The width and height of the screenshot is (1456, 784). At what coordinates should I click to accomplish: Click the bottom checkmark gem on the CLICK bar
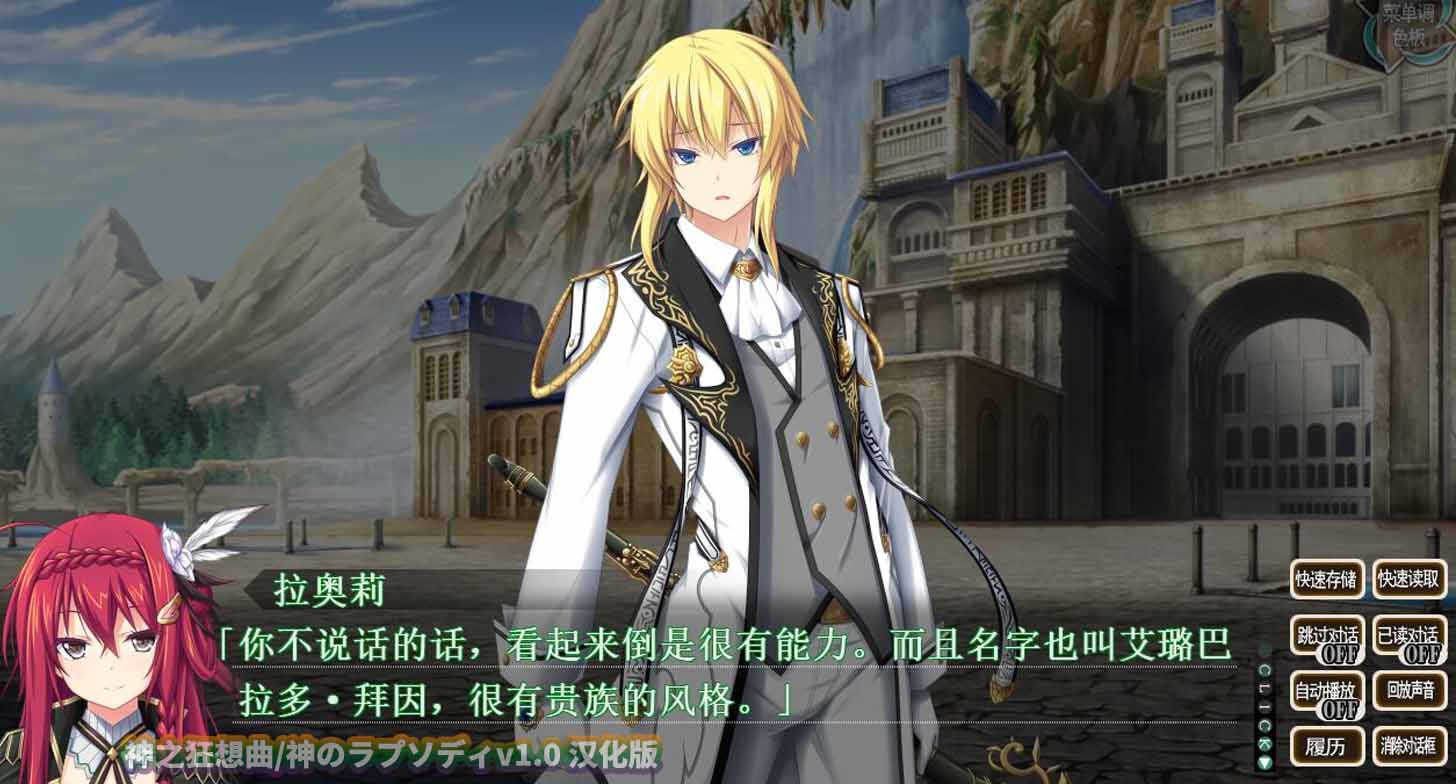point(1264,743)
